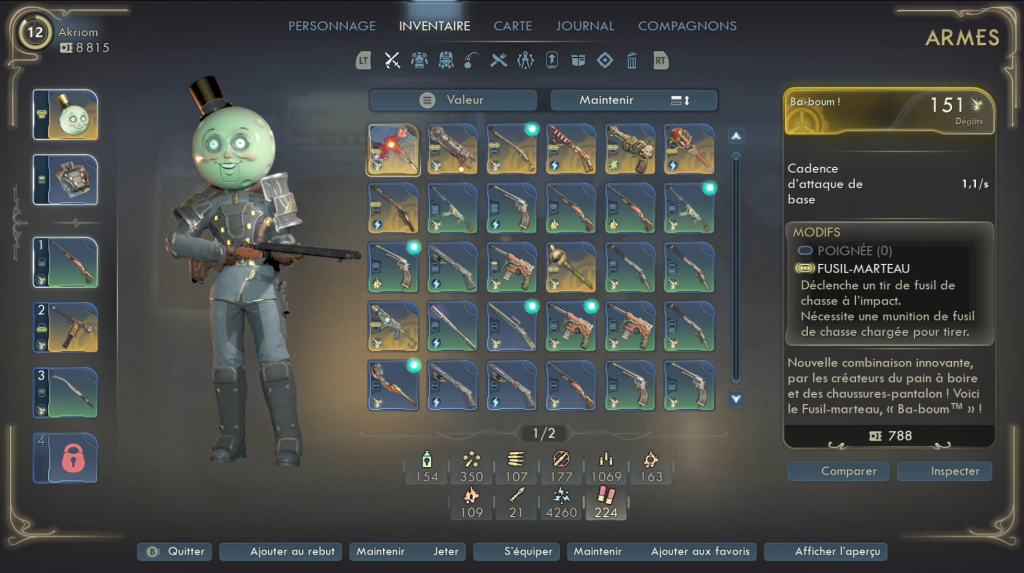Screen dimensions: 1024x573
Task: Go to the Compagnons tab
Action: click(x=687, y=26)
